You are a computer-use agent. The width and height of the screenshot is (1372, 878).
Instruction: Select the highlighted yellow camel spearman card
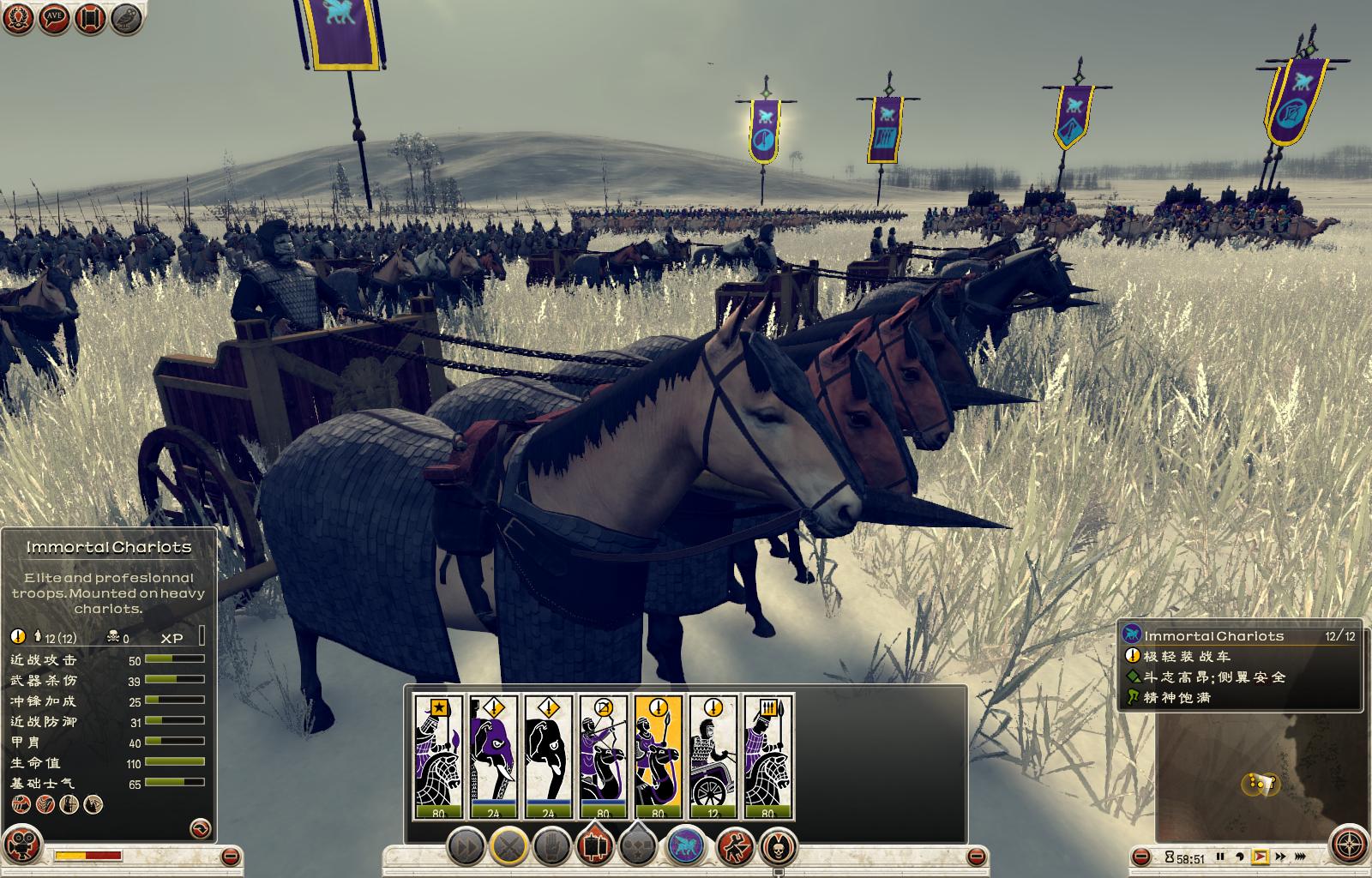pyautogui.click(x=658, y=756)
